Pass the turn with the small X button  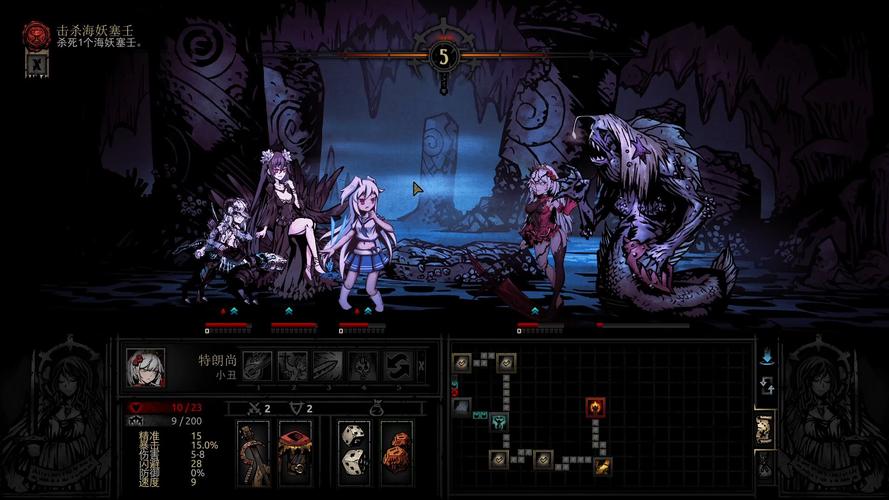click(x=422, y=366)
